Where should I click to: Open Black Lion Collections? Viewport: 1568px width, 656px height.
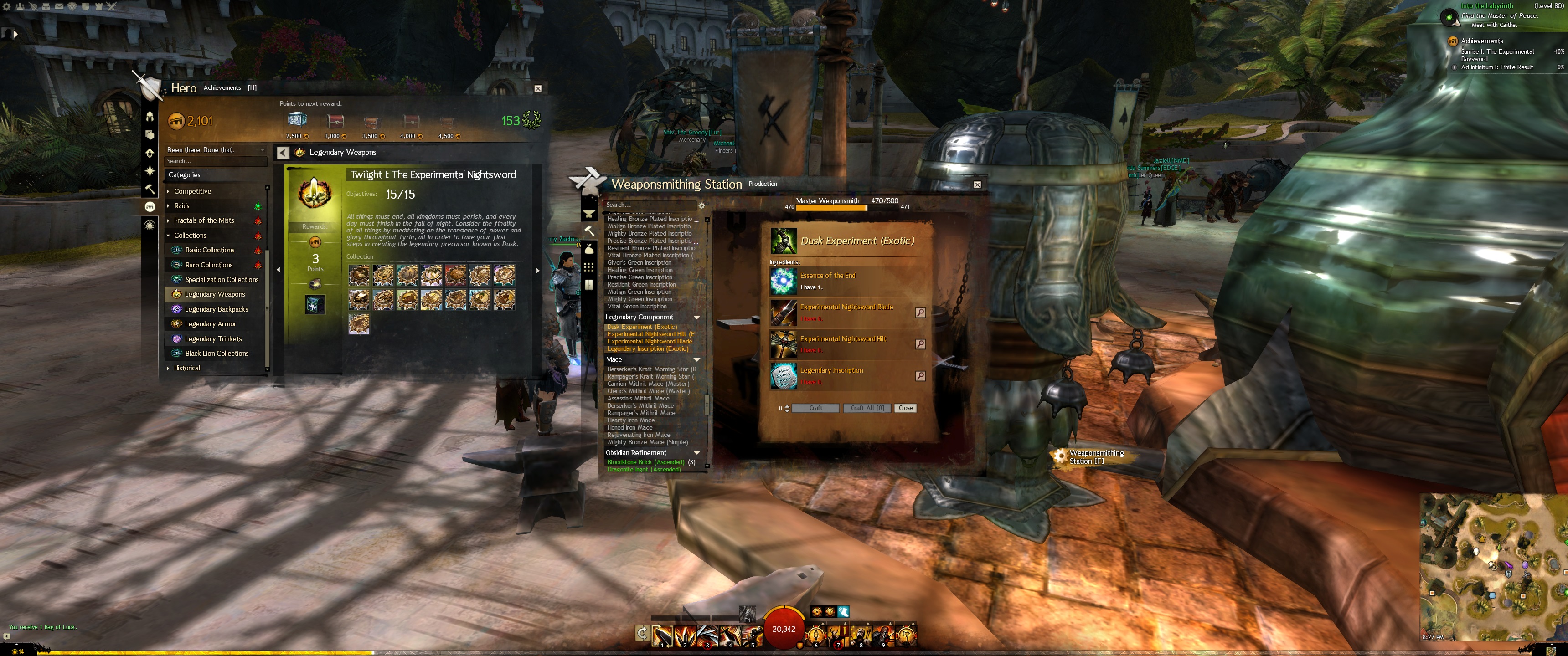[x=217, y=354]
